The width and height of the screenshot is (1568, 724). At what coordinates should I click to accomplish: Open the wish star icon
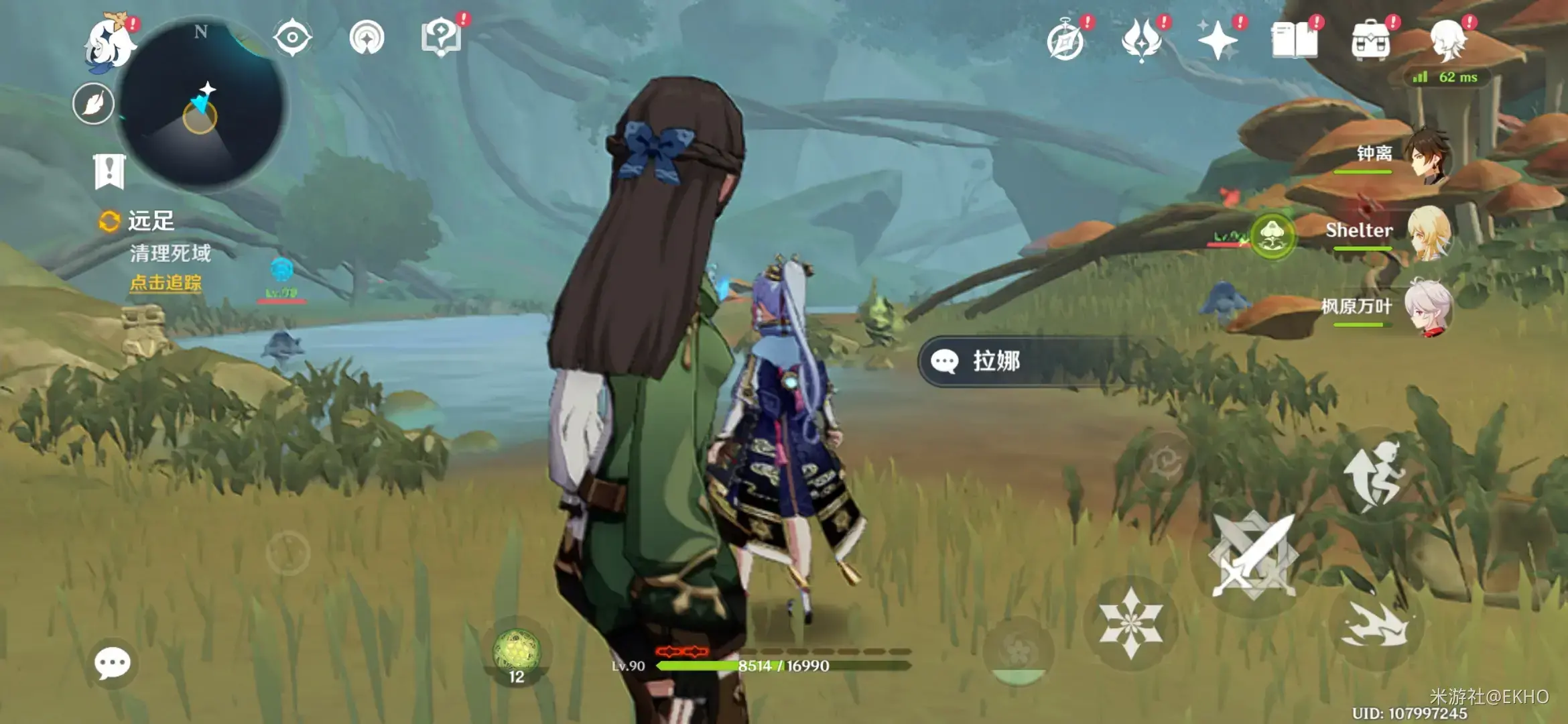(x=1218, y=42)
